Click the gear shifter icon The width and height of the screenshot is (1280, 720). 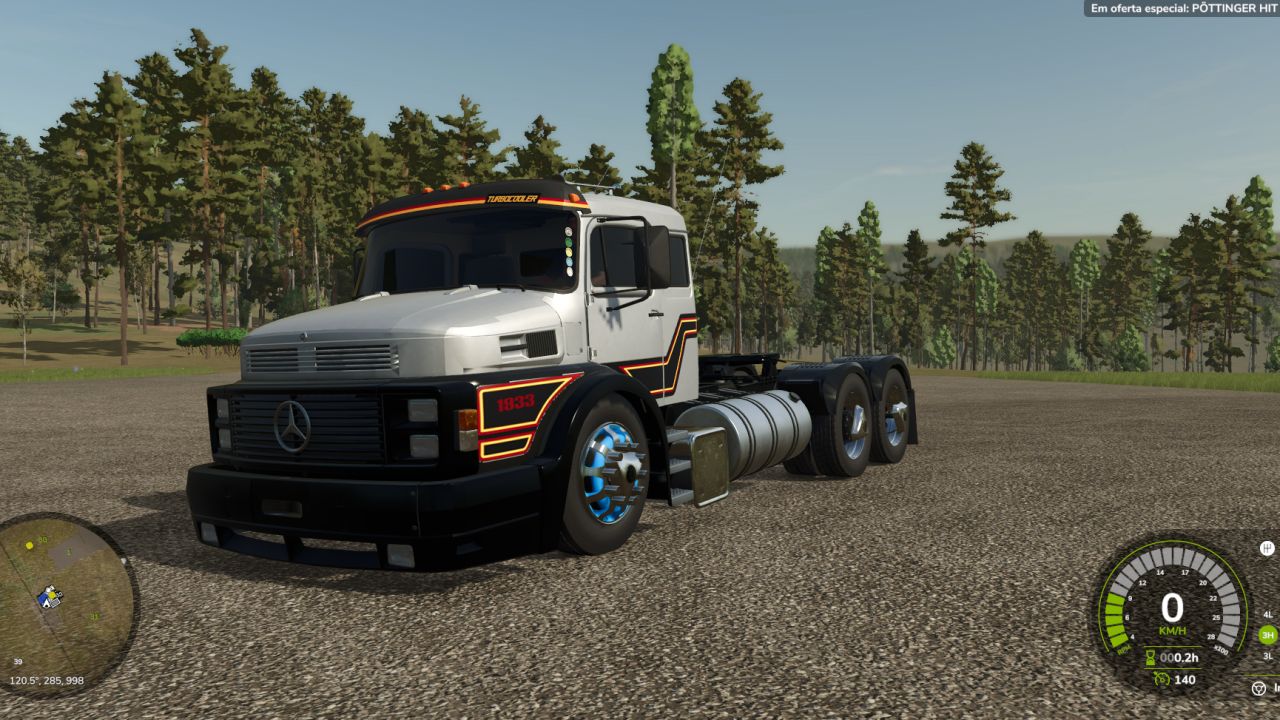(x=1267, y=548)
